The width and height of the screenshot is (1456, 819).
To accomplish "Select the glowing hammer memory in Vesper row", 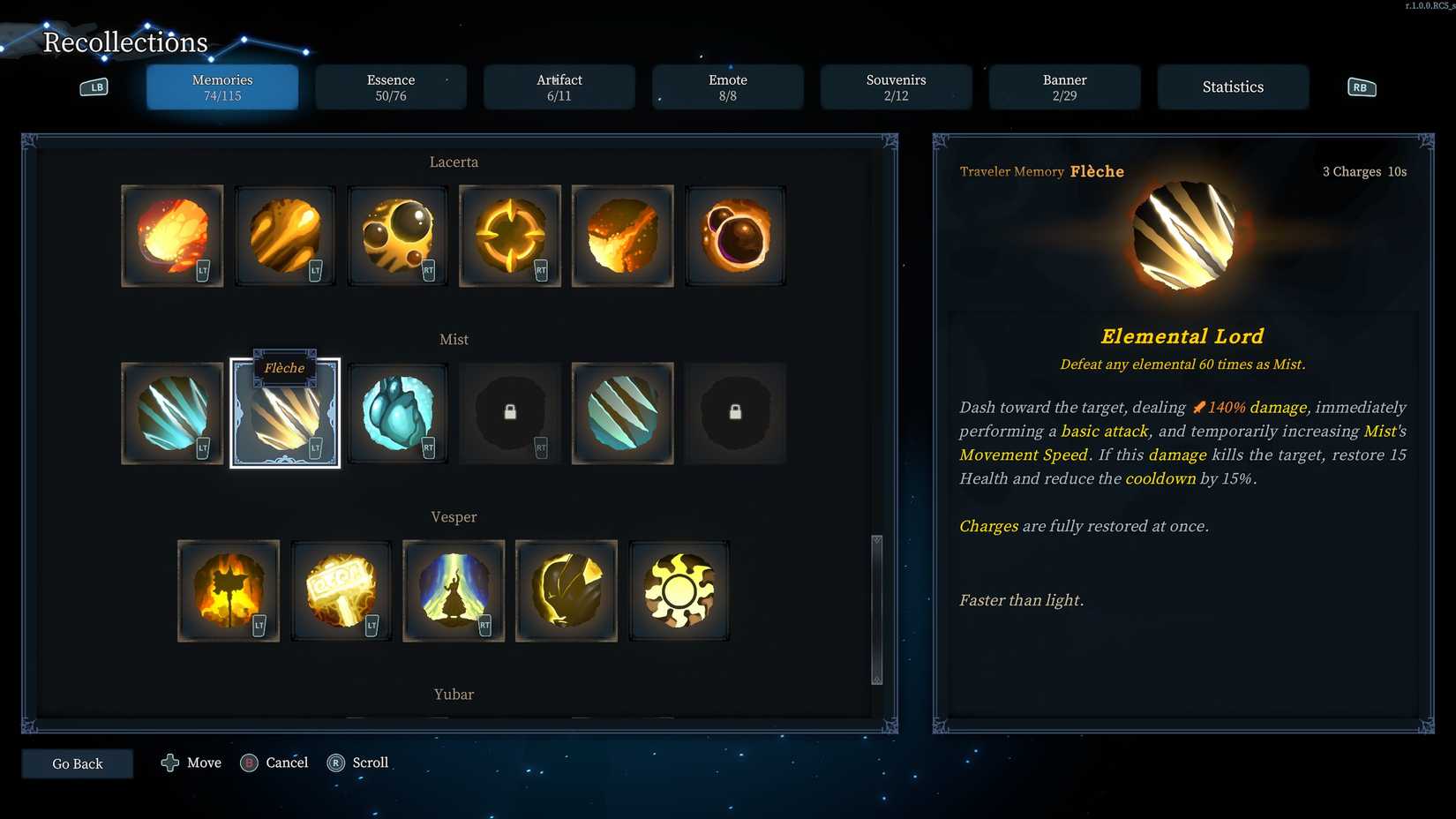I will 341,590.
